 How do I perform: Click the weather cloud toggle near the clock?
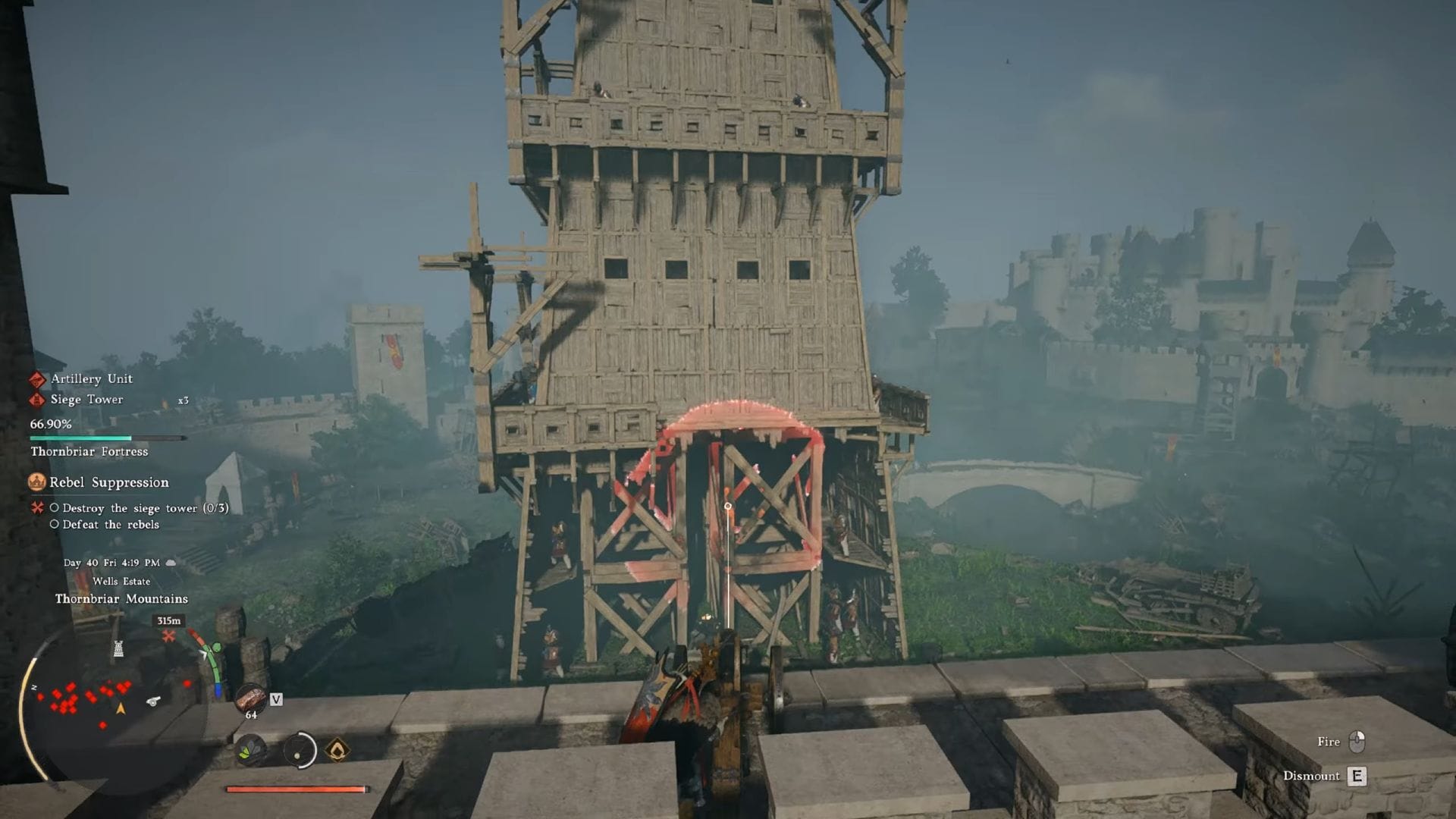tap(171, 562)
